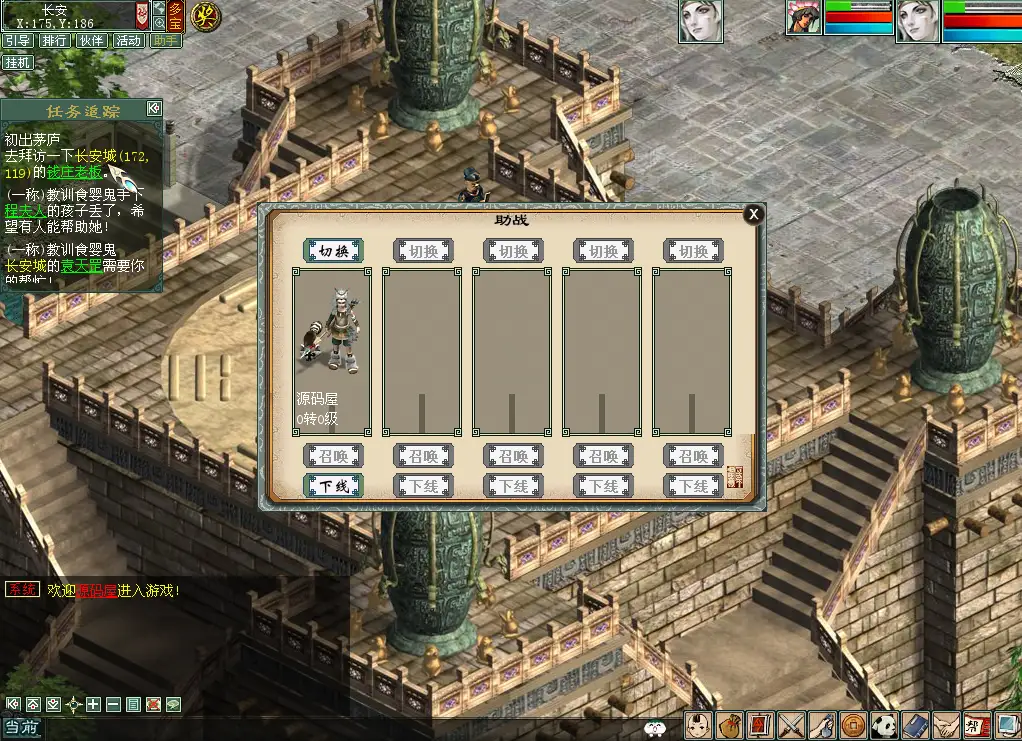1022x741 pixels.
Task: Select the 源码屋 character portrait slot
Action: pos(332,351)
